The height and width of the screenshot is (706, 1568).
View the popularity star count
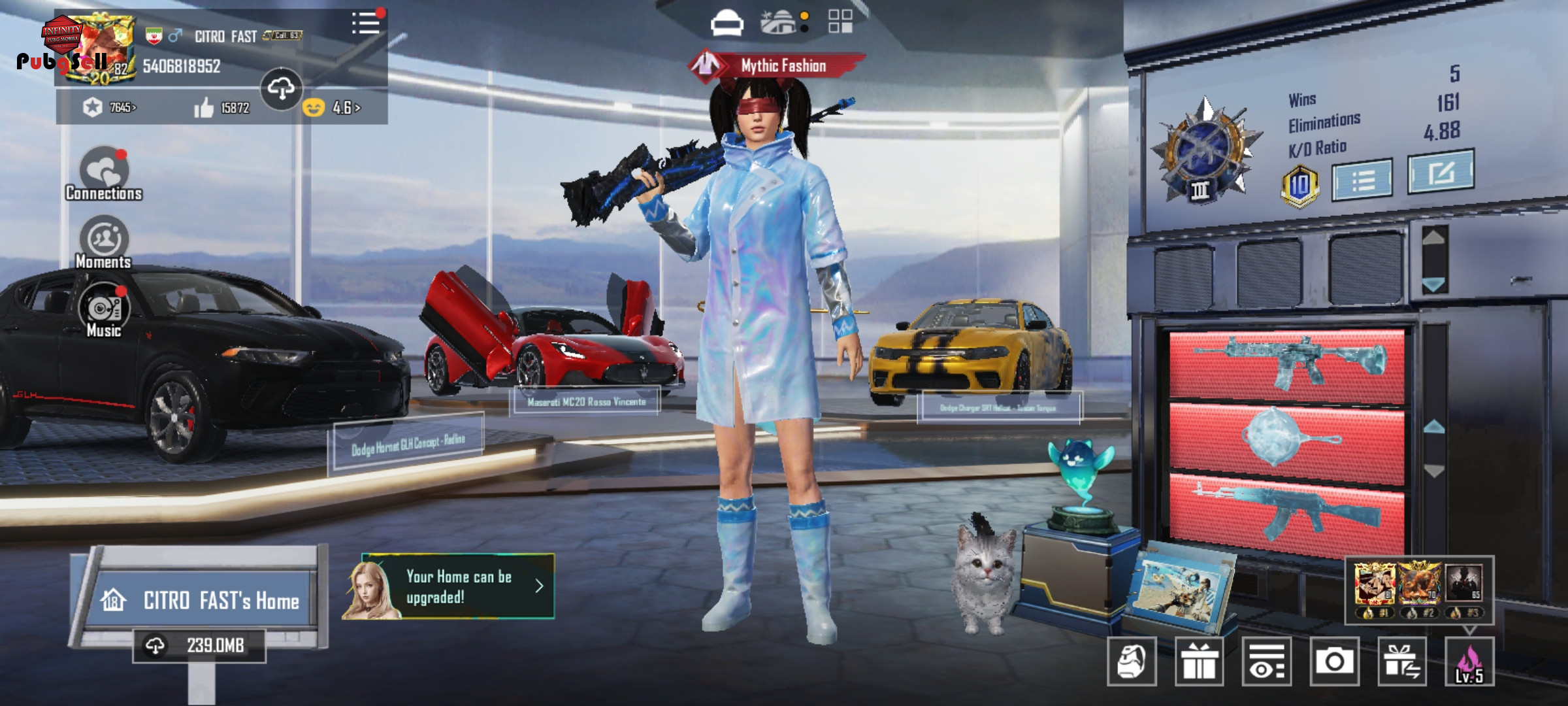[x=109, y=107]
